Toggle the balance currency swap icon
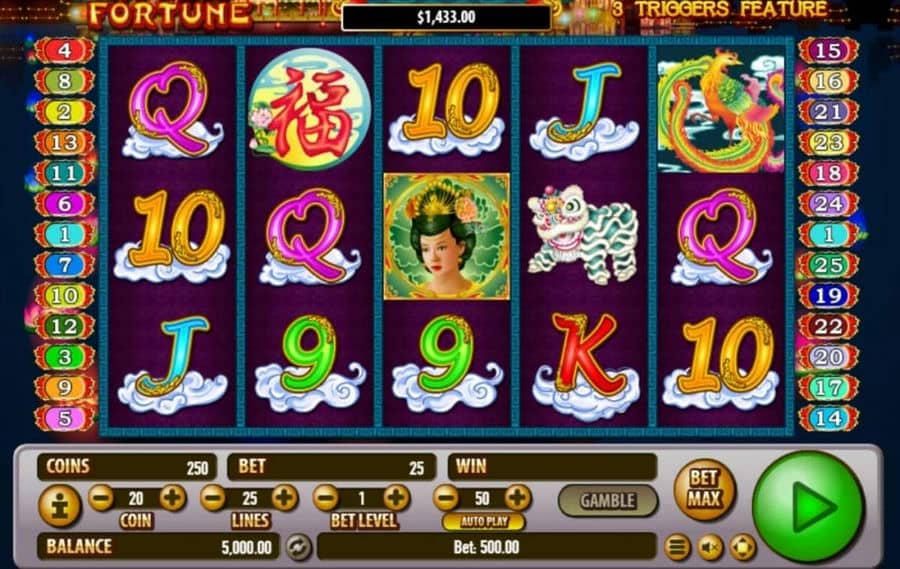 (297, 546)
